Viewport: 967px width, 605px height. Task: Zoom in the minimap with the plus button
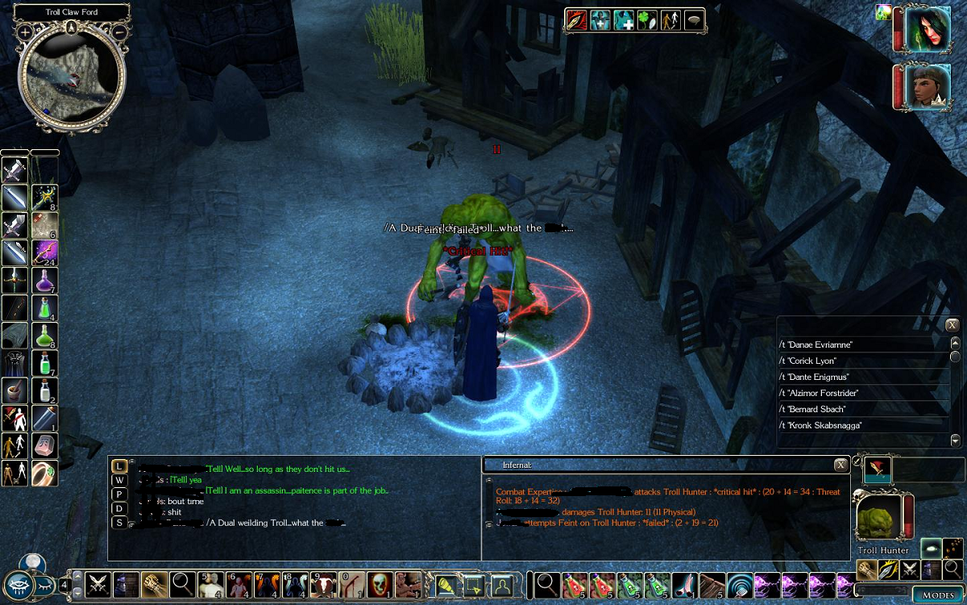(25, 32)
